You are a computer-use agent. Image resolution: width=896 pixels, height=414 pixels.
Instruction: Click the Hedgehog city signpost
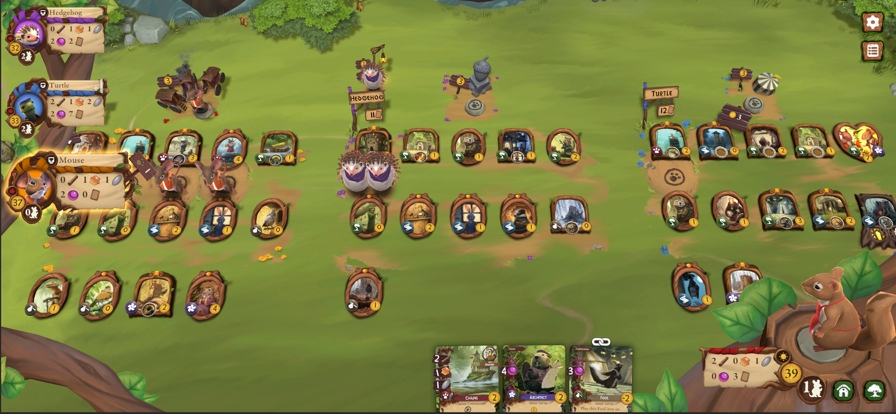pyautogui.click(x=366, y=99)
